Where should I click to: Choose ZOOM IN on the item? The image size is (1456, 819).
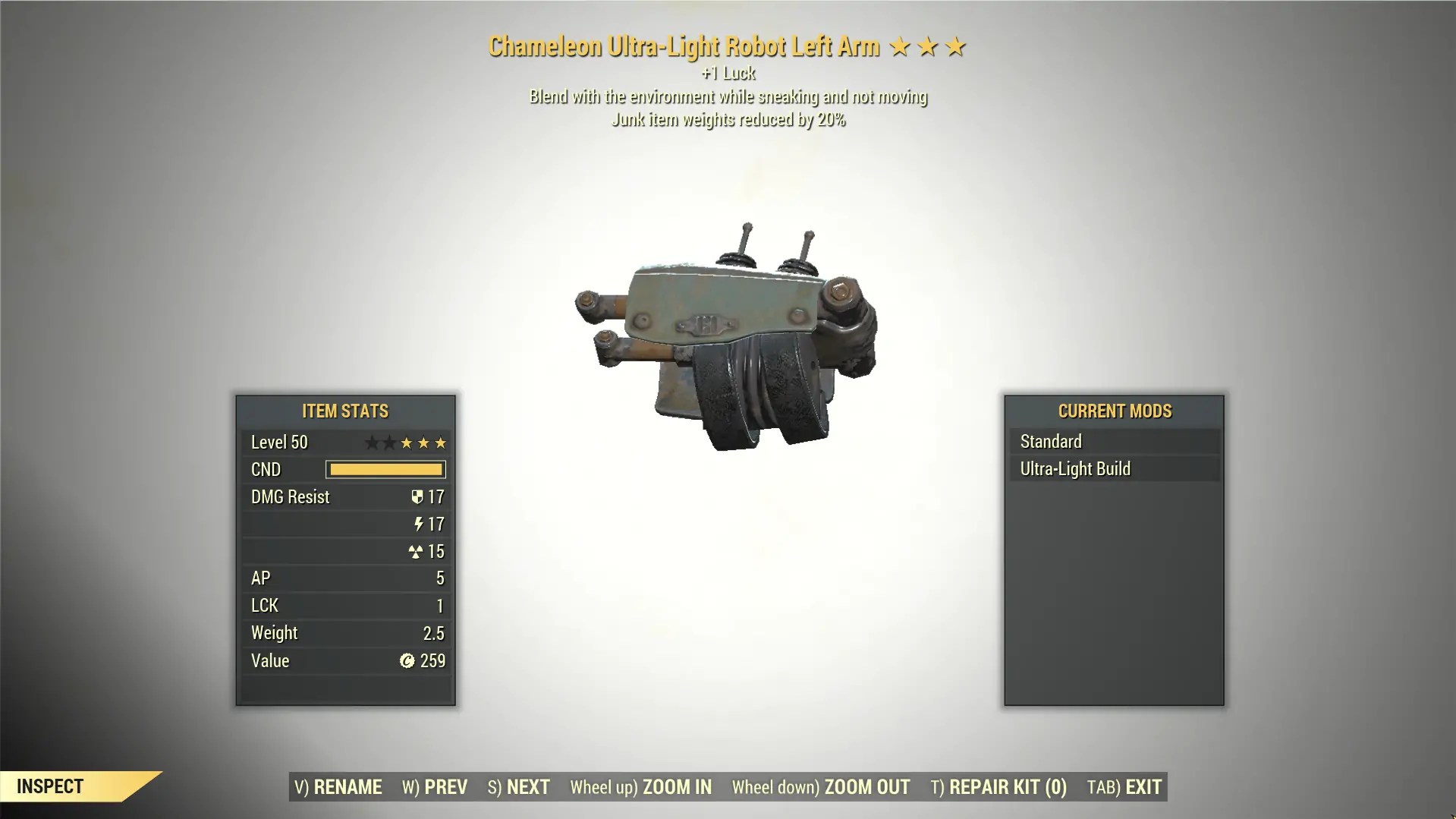641,787
